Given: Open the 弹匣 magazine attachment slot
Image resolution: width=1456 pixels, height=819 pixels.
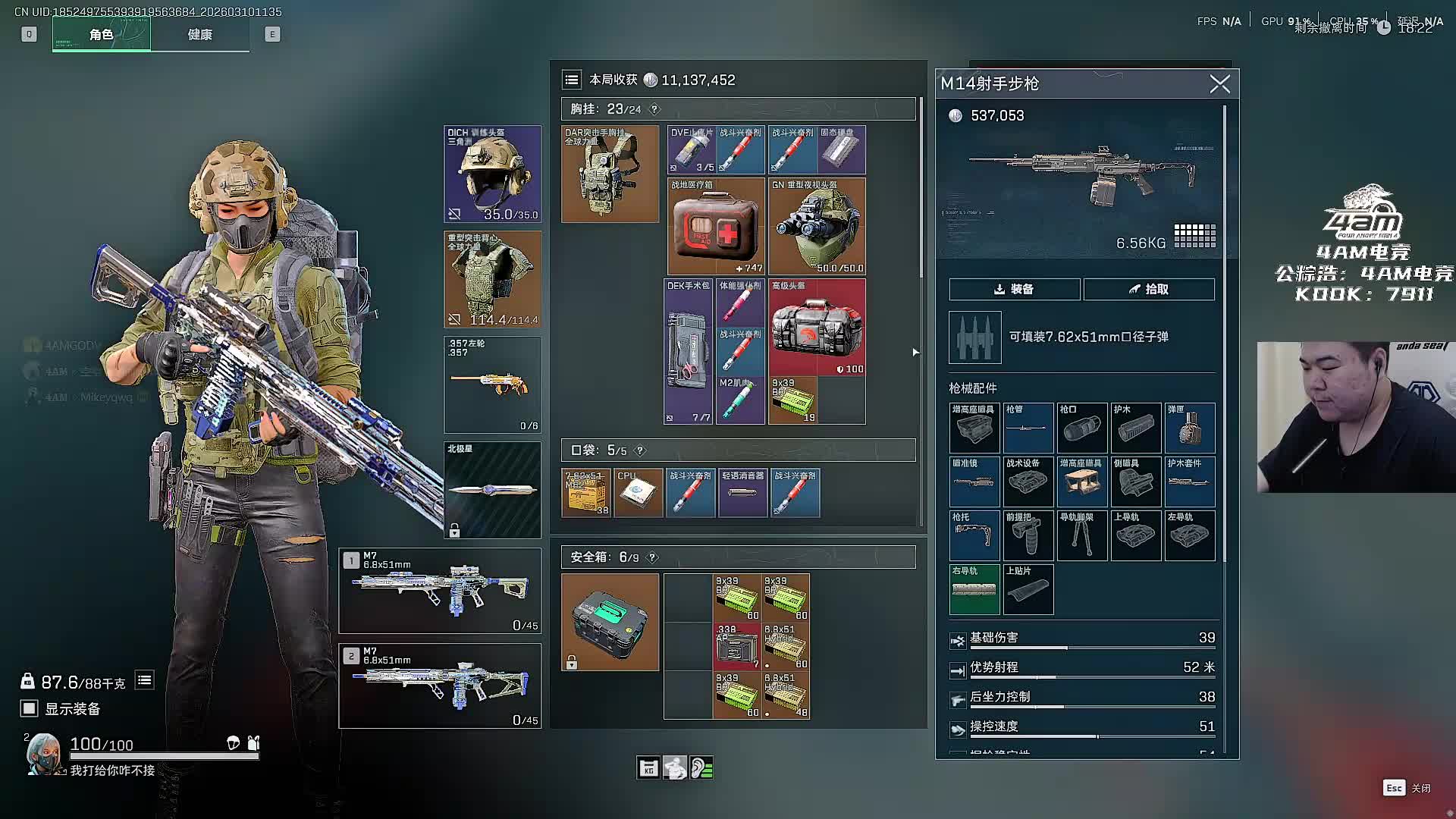Looking at the screenshot, I should (1189, 428).
